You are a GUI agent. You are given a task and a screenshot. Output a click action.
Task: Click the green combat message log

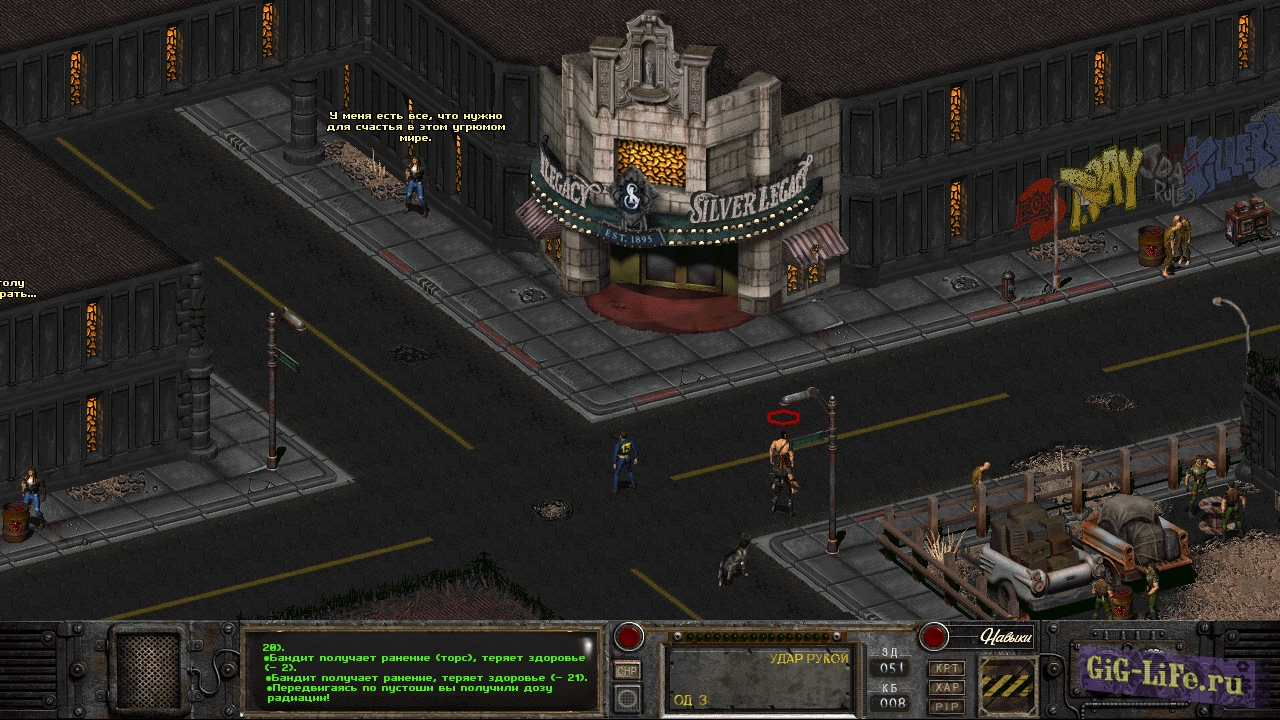(420, 670)
